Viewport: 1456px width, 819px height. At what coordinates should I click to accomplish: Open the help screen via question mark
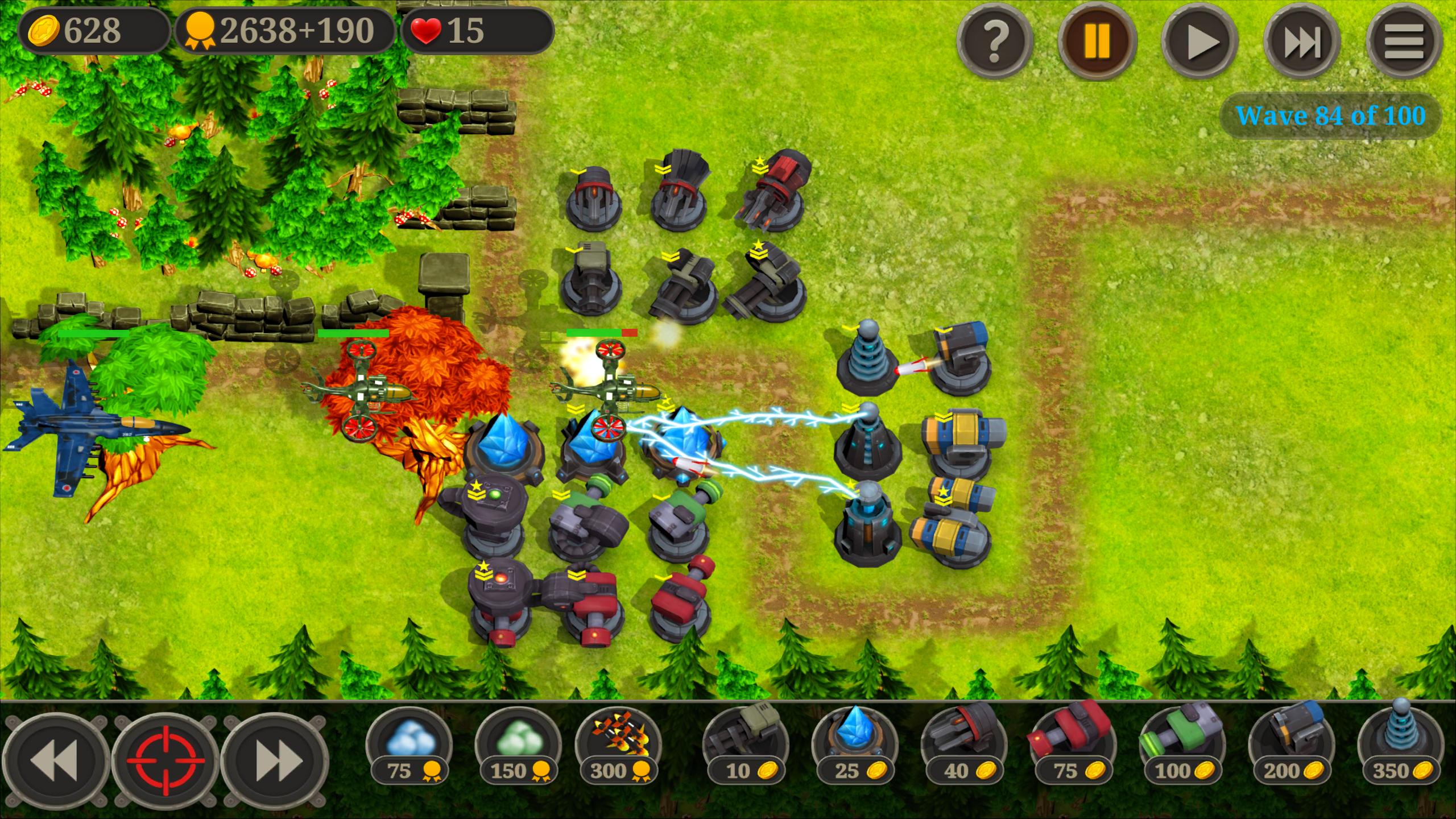pyautogui.click(x=995, y=40)
